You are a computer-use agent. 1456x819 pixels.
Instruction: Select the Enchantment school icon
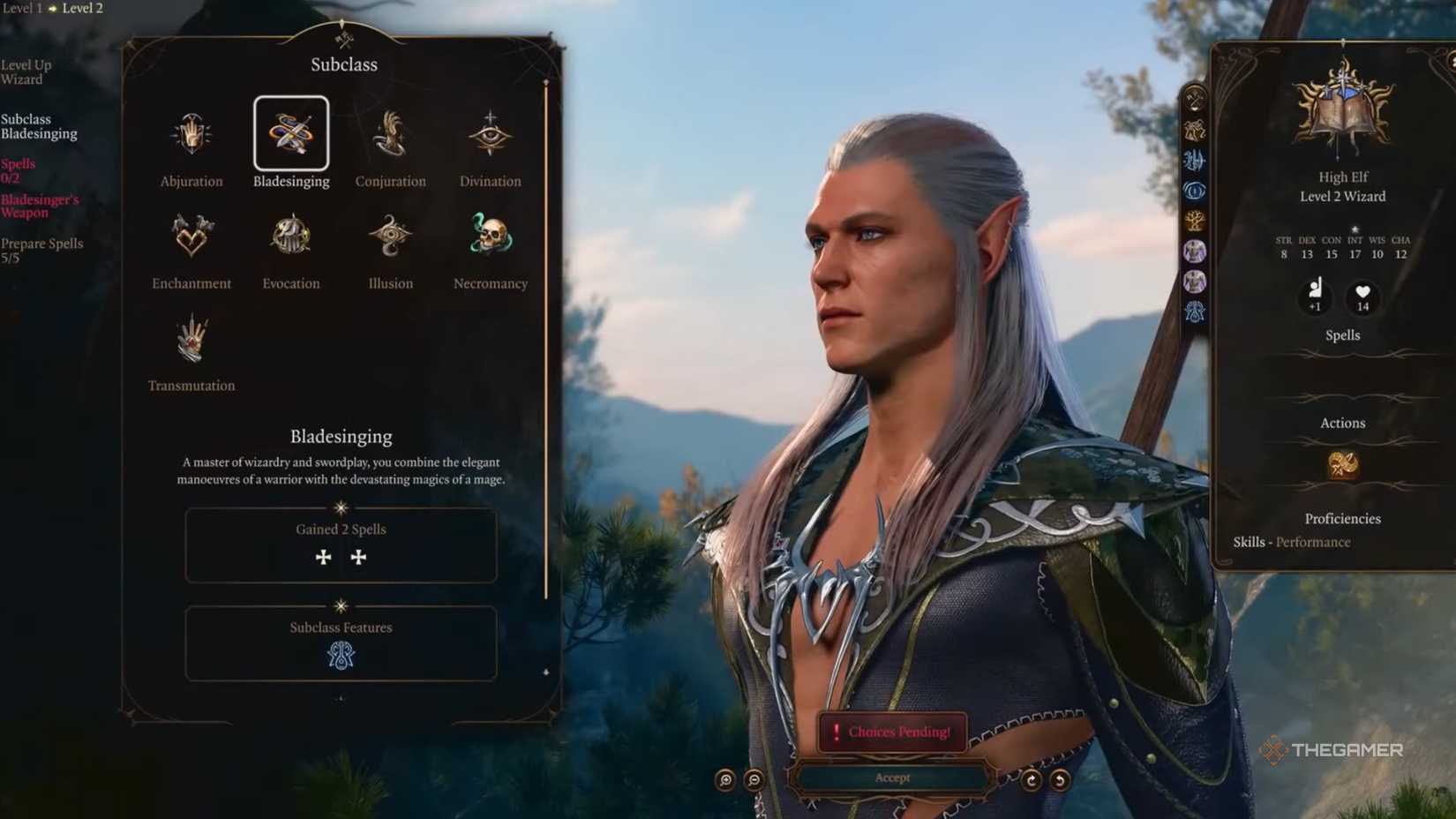click(x=191, y=235)
